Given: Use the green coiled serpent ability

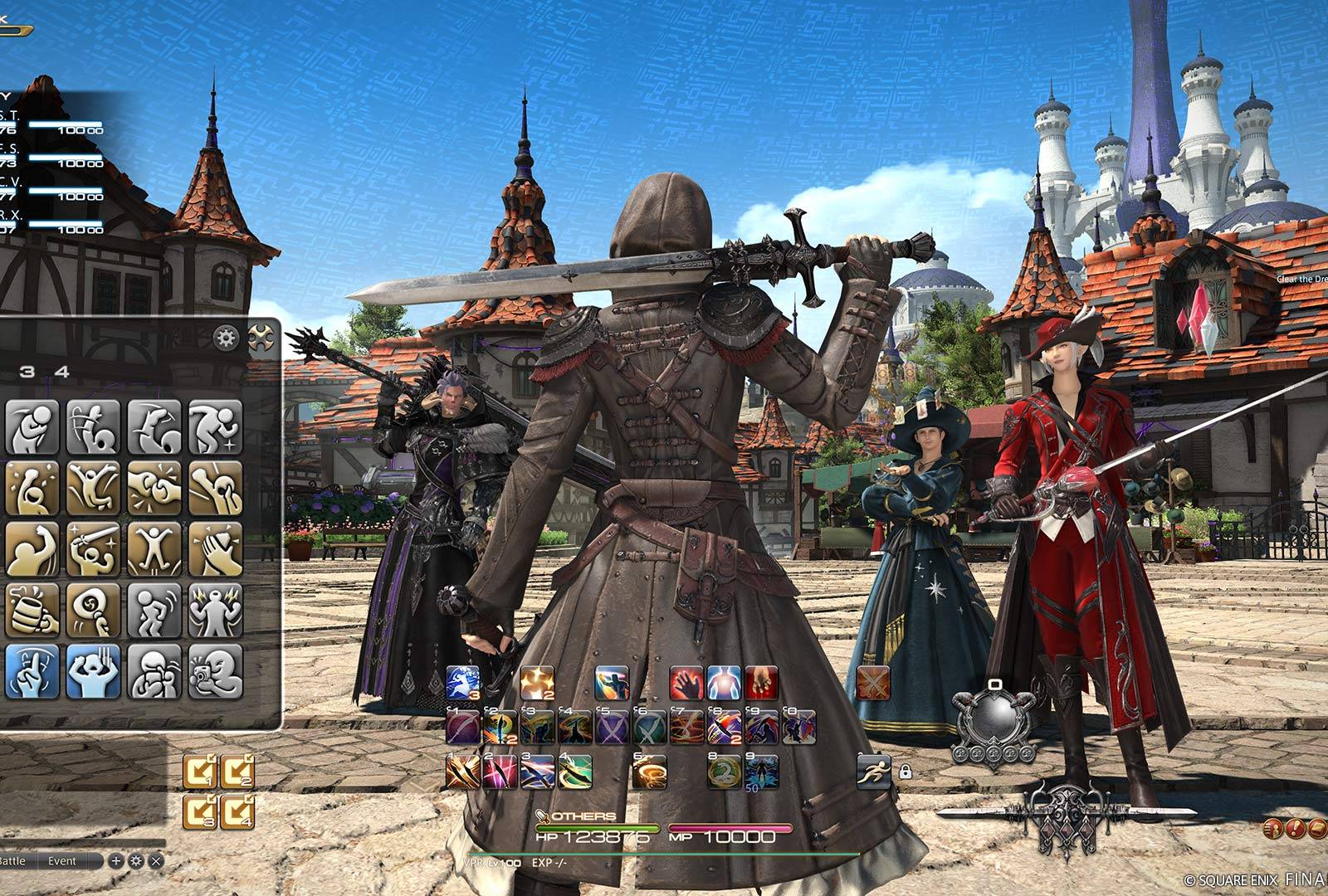Looking at the screenshot, I should coord(724,772).
